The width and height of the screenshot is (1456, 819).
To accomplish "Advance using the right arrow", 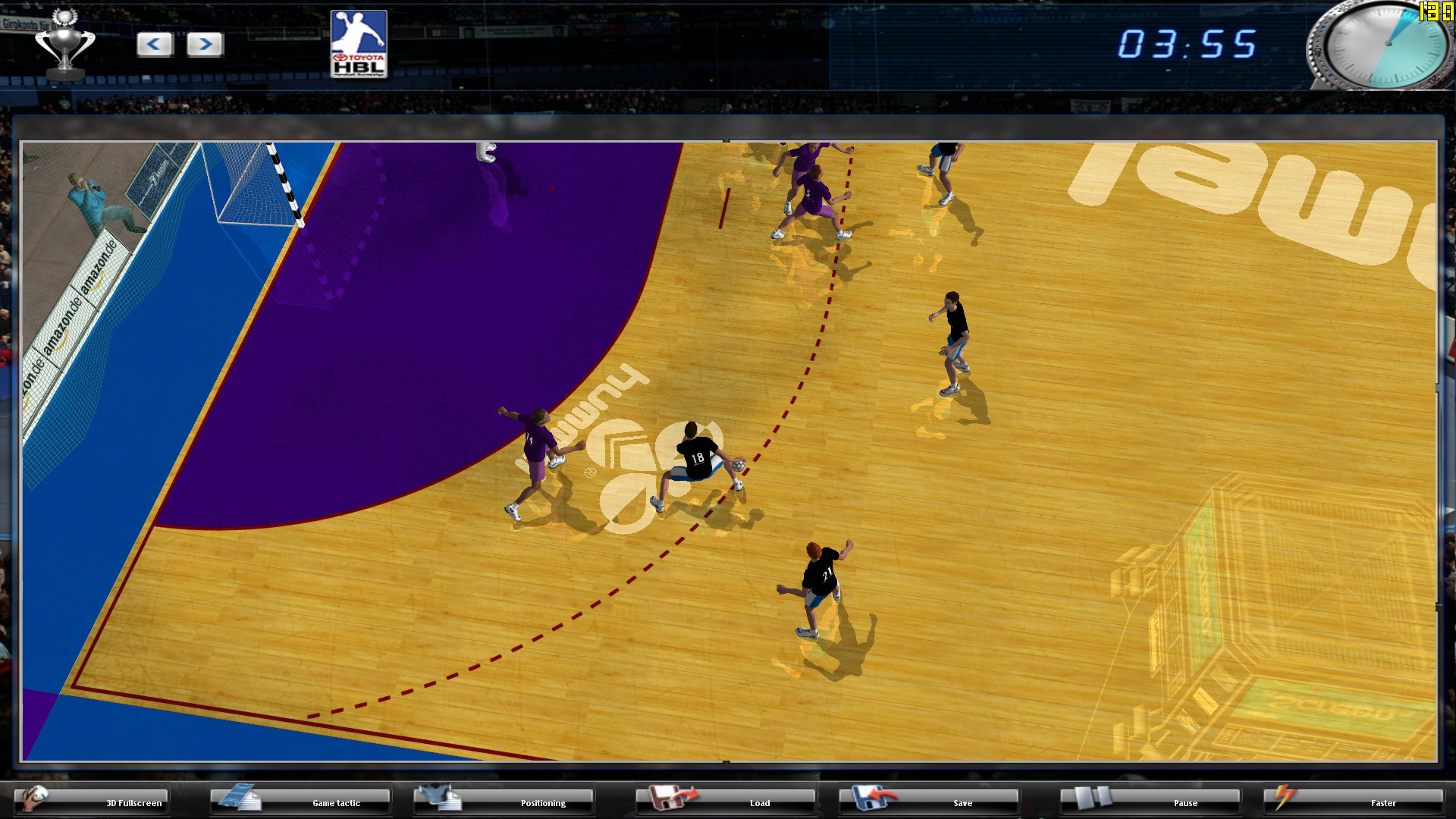I will [x=204, y=45].
